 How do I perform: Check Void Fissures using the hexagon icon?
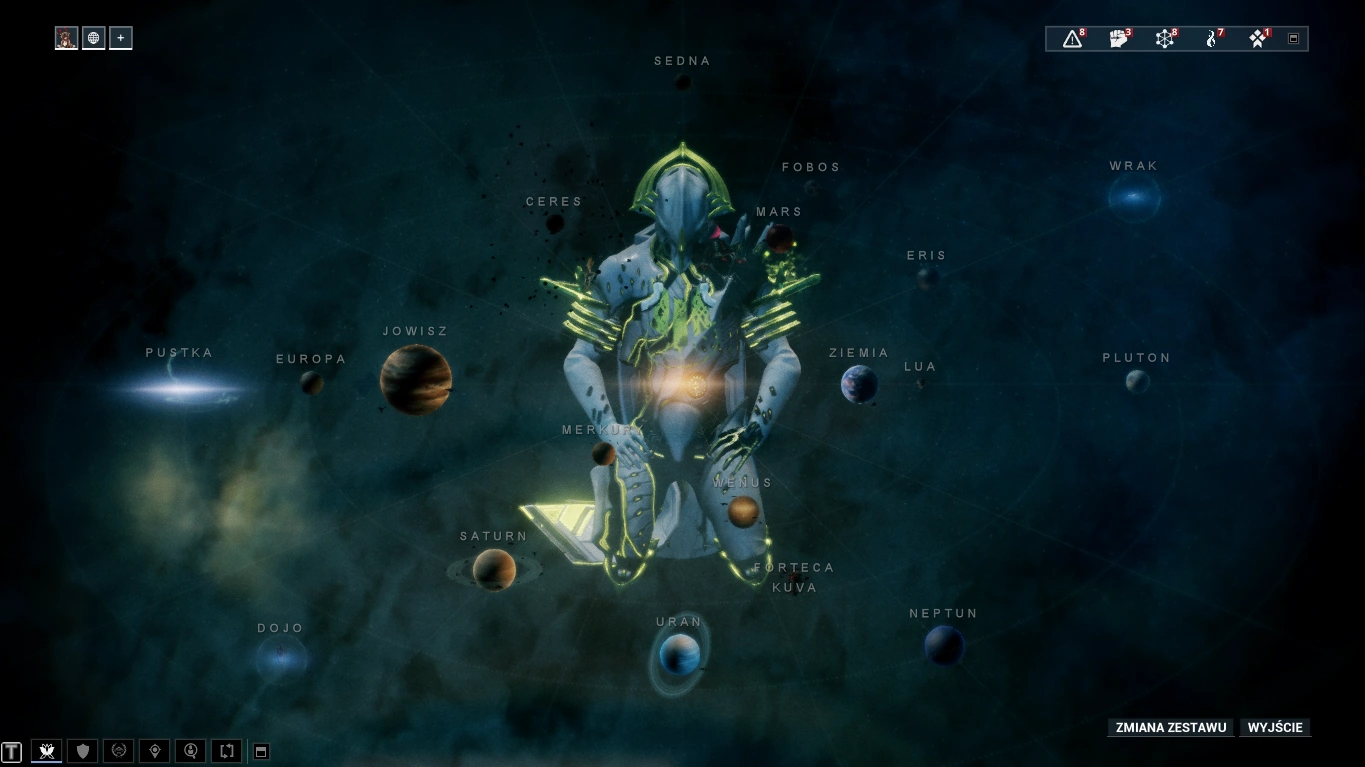click(x=1163, y=38)
